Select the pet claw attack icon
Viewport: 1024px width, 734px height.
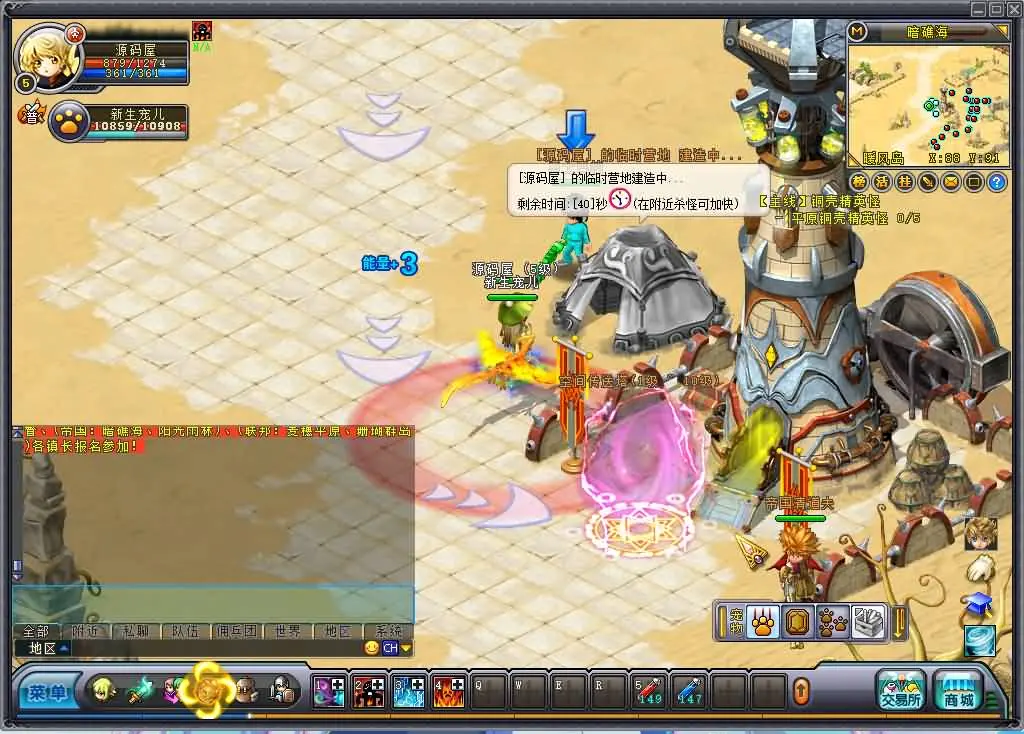[762, 623]
